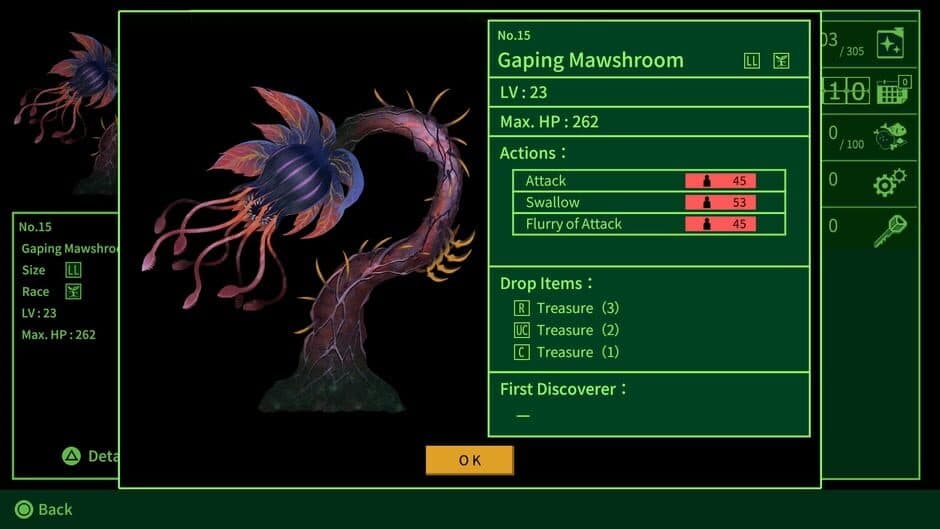Click the plant race badge in header

(781, 61)
